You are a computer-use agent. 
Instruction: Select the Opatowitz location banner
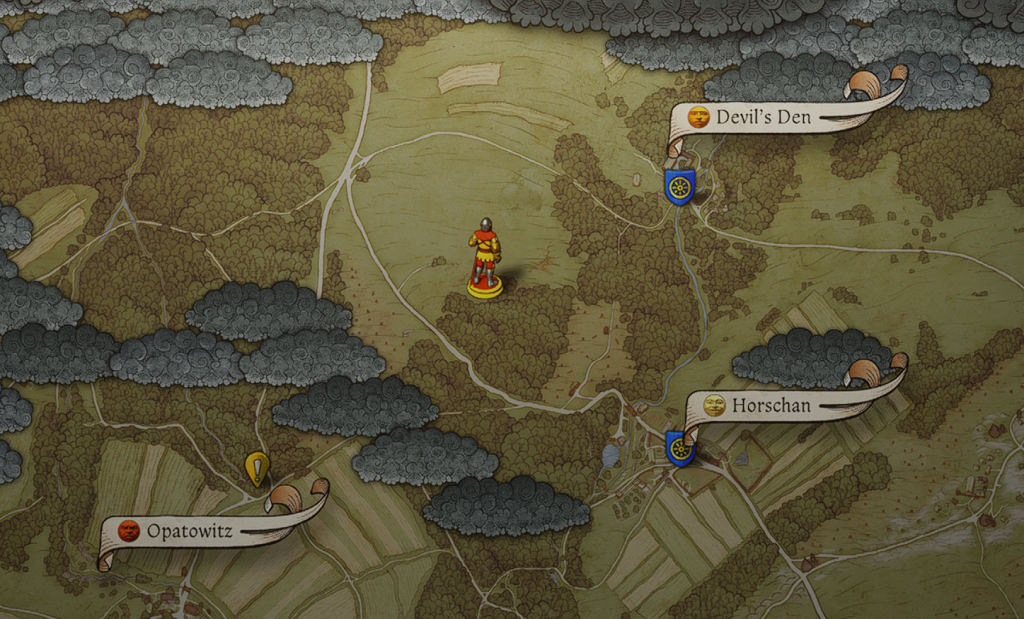click(190, 531)
